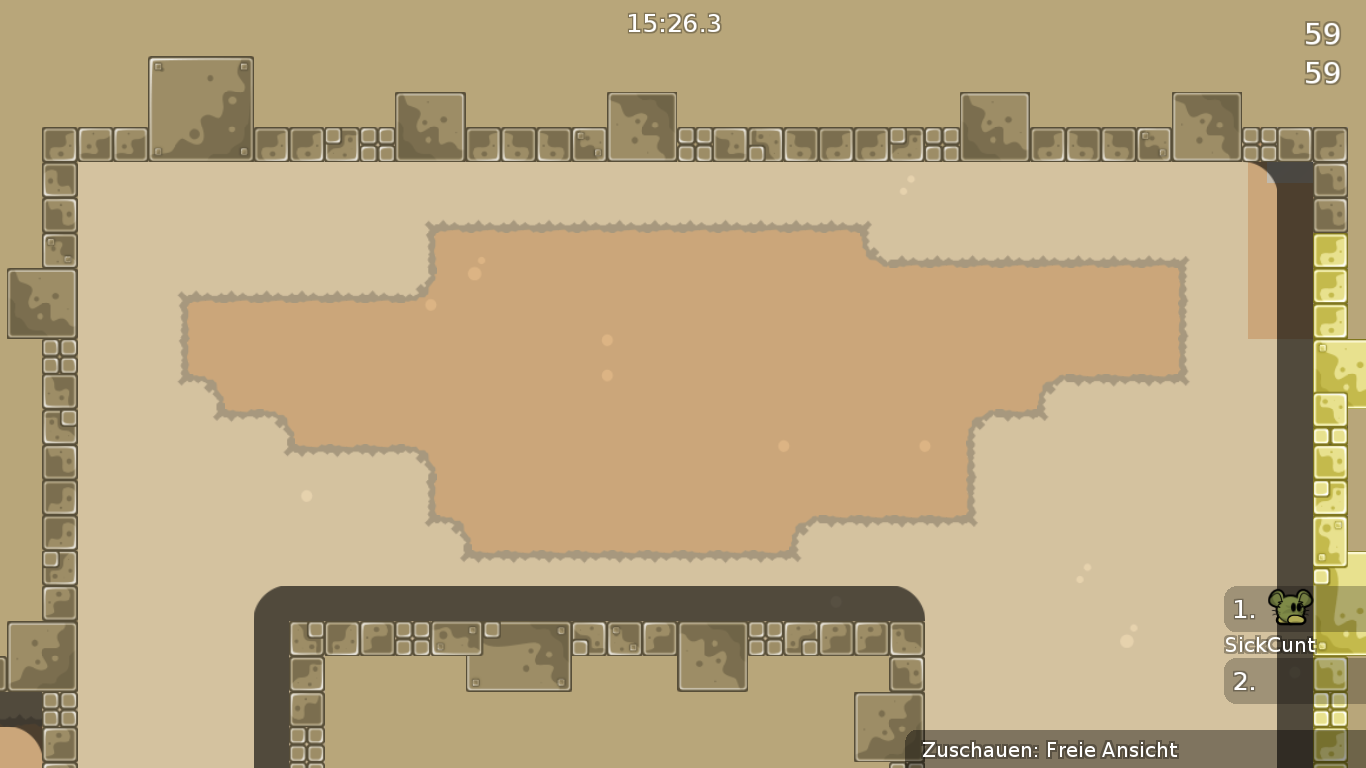Click the mottled block in the top center wall
This screenshot has height=768, width=1366.
(640, 128)
